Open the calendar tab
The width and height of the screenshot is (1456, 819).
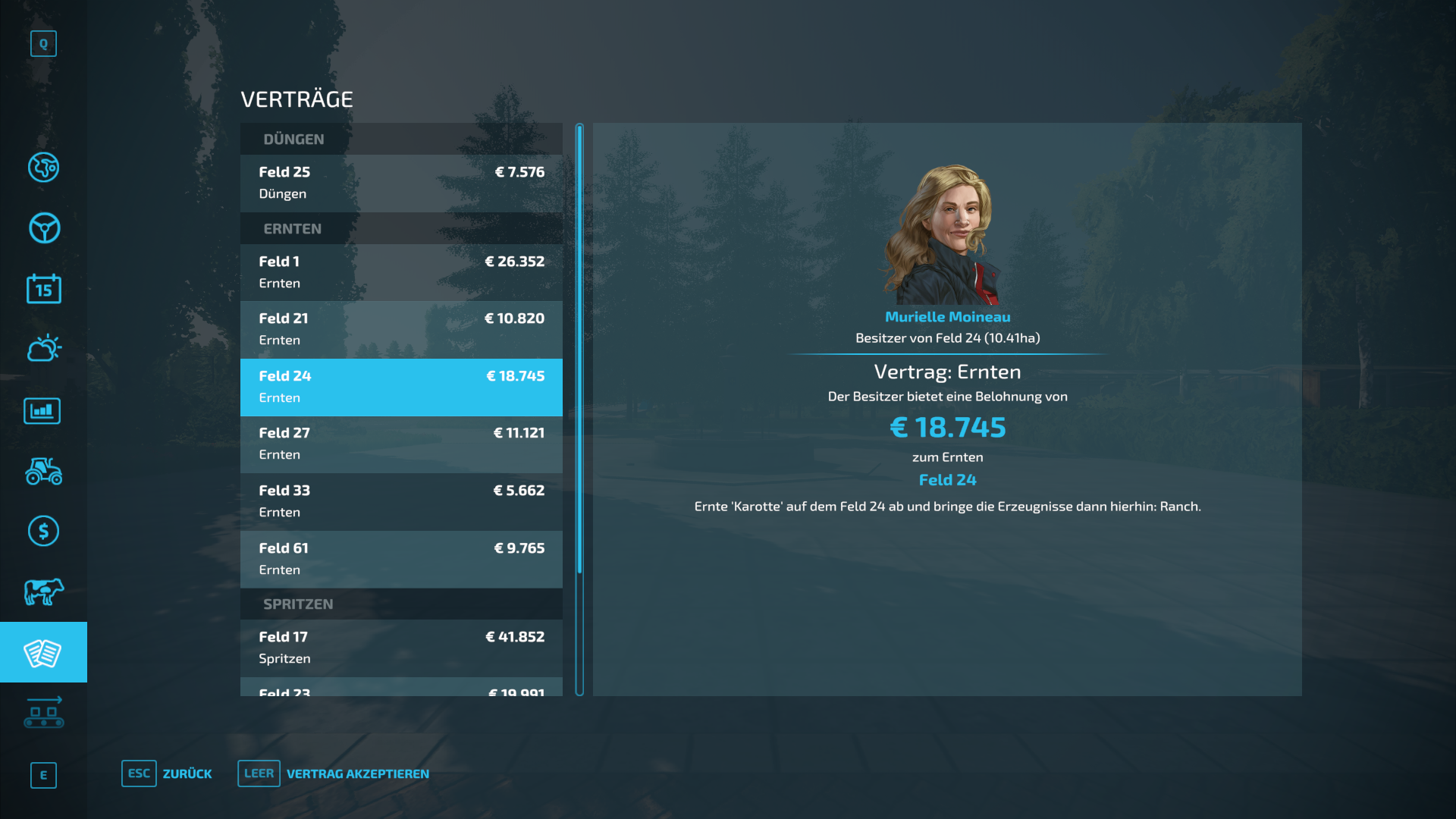44,289
